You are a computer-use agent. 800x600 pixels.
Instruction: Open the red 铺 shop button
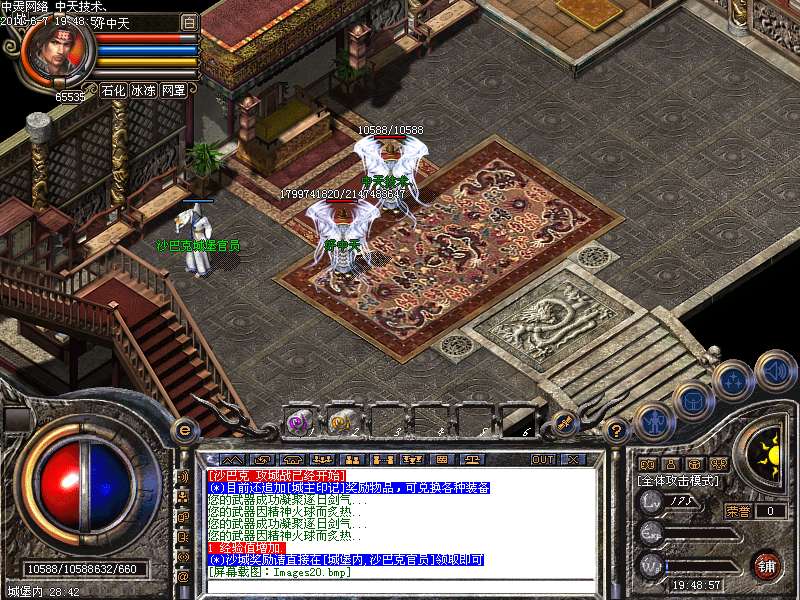pos(766,566)
